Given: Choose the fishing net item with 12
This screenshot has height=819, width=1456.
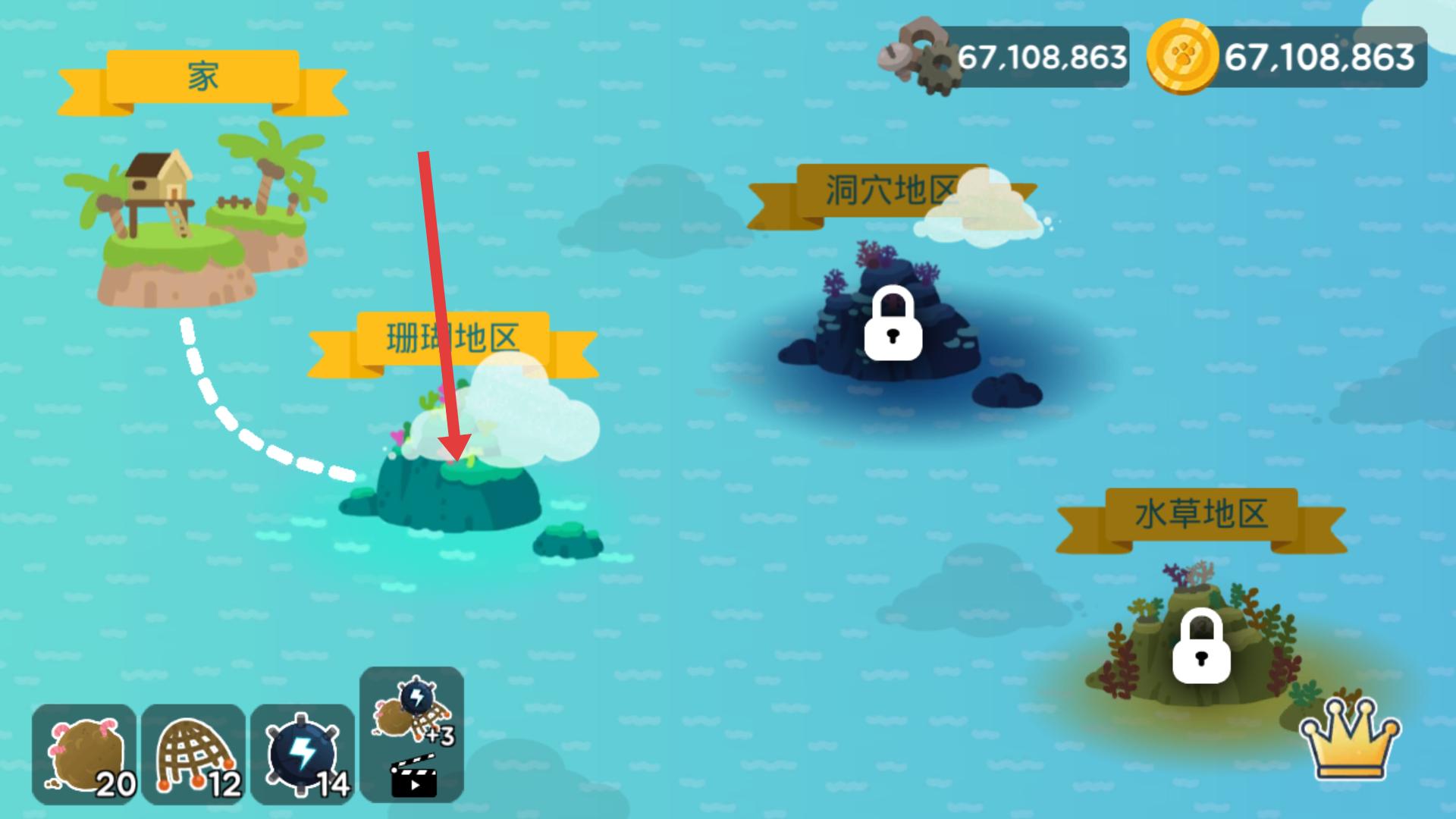Looking at the screenshot, I should click(x=193, y=755).
